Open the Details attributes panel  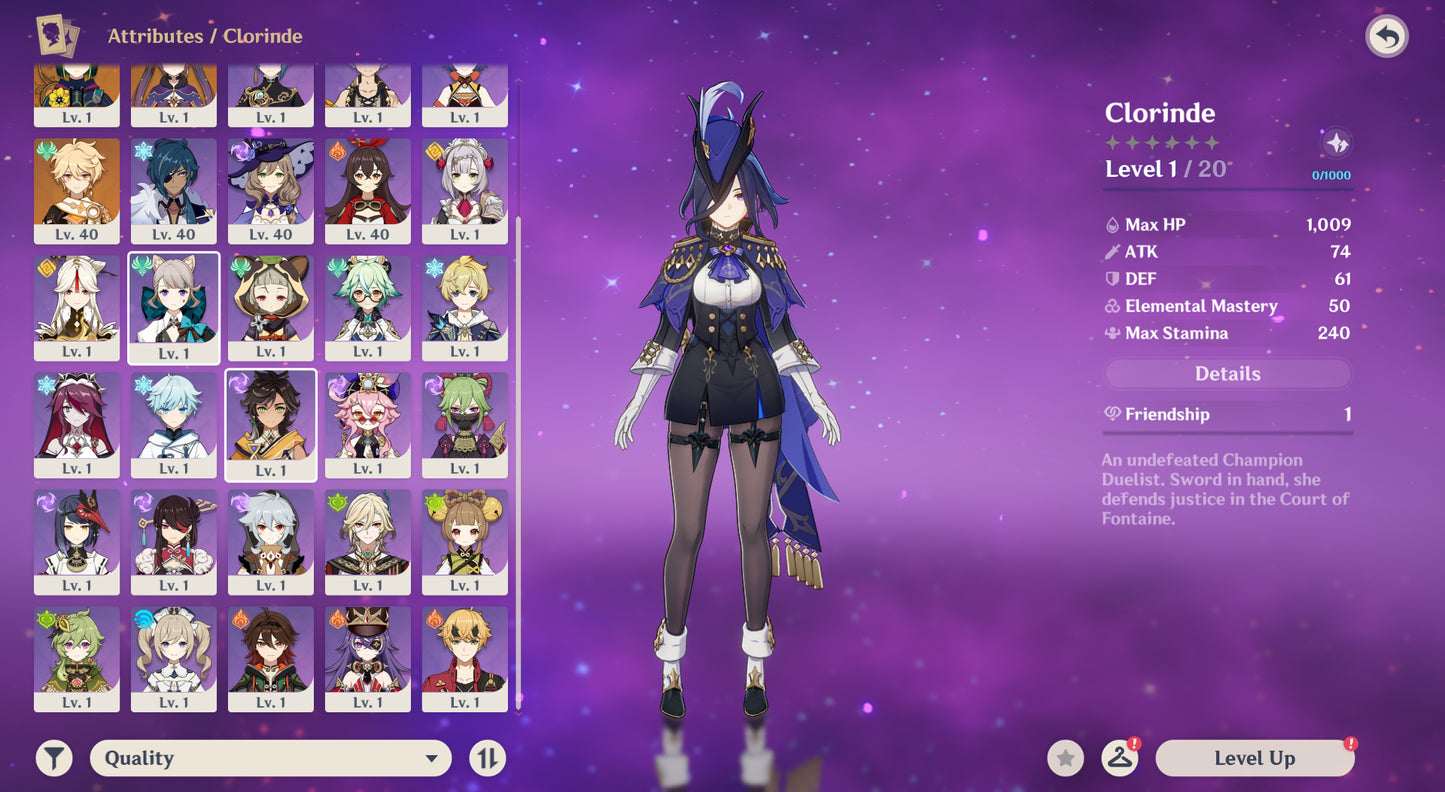pos(1227,374)
